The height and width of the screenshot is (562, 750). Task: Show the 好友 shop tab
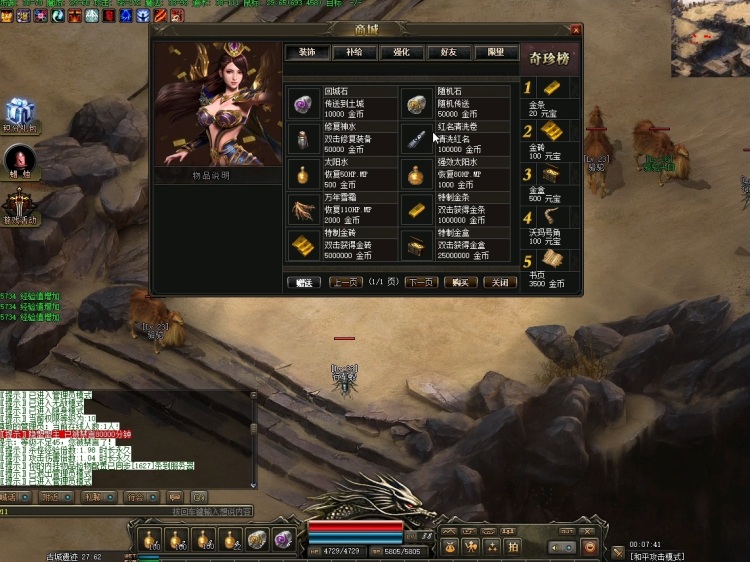(448, 52)
